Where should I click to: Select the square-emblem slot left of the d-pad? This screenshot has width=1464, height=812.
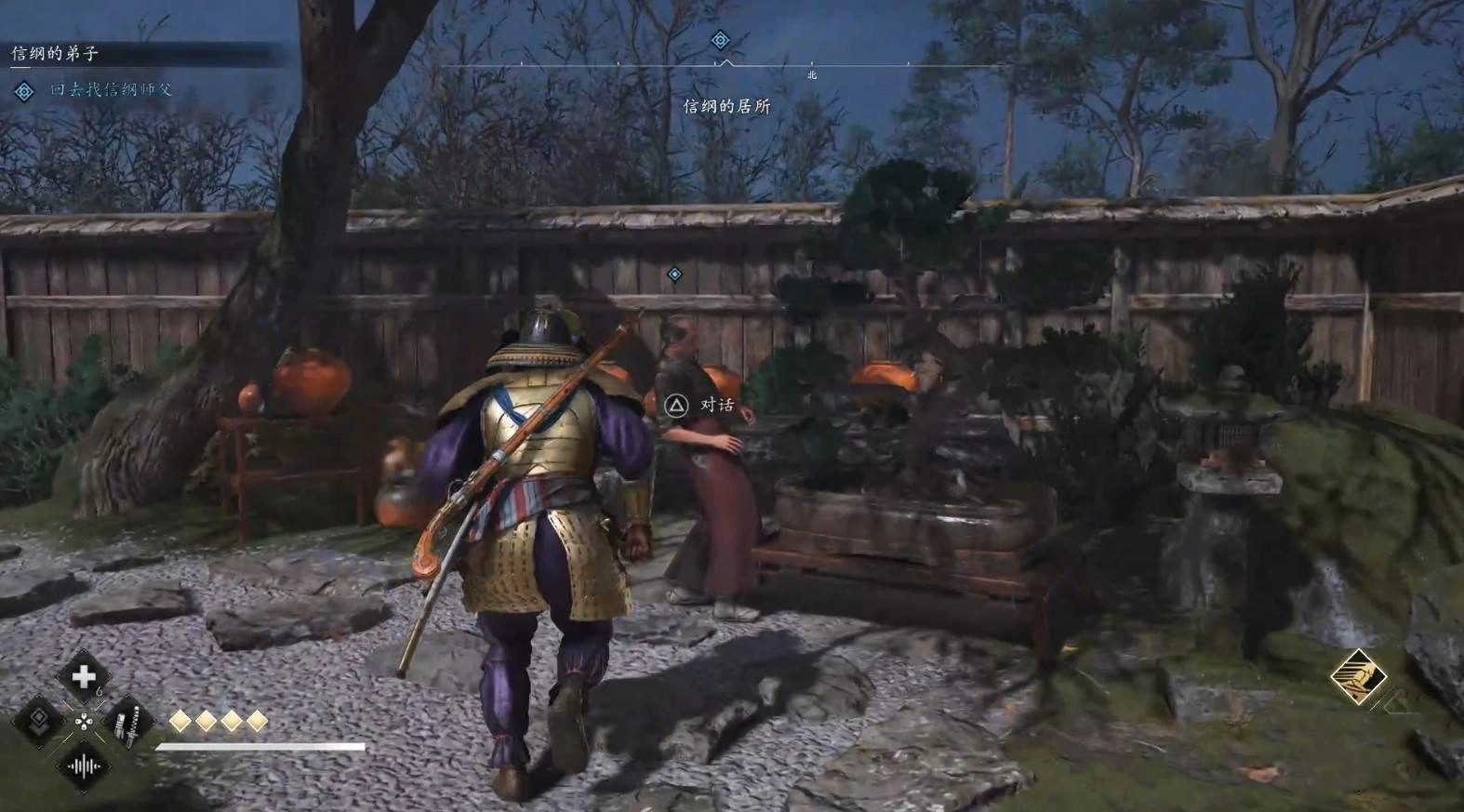coord(39,721)
